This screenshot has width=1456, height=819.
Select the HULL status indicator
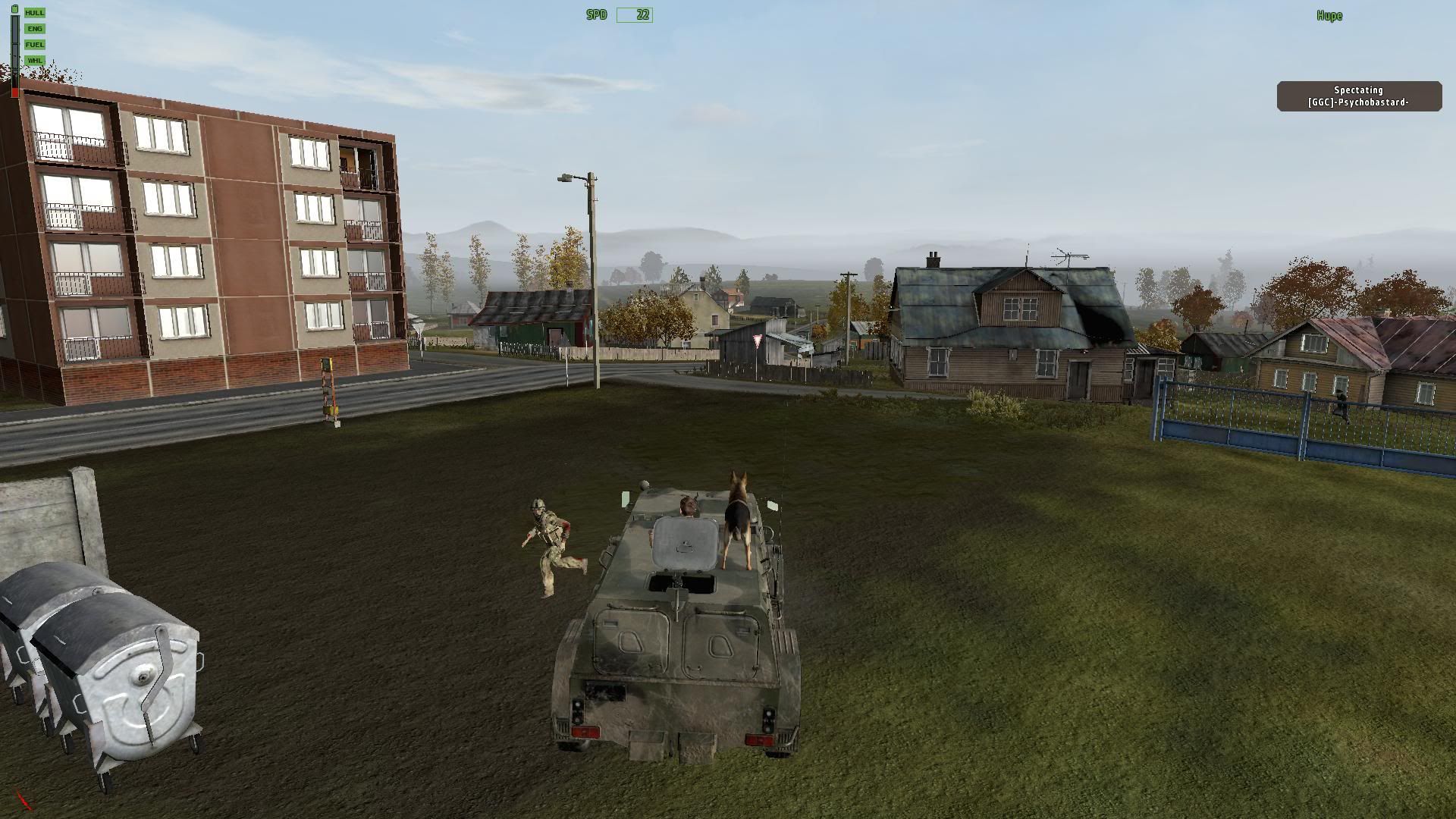(x=35, y=13)
